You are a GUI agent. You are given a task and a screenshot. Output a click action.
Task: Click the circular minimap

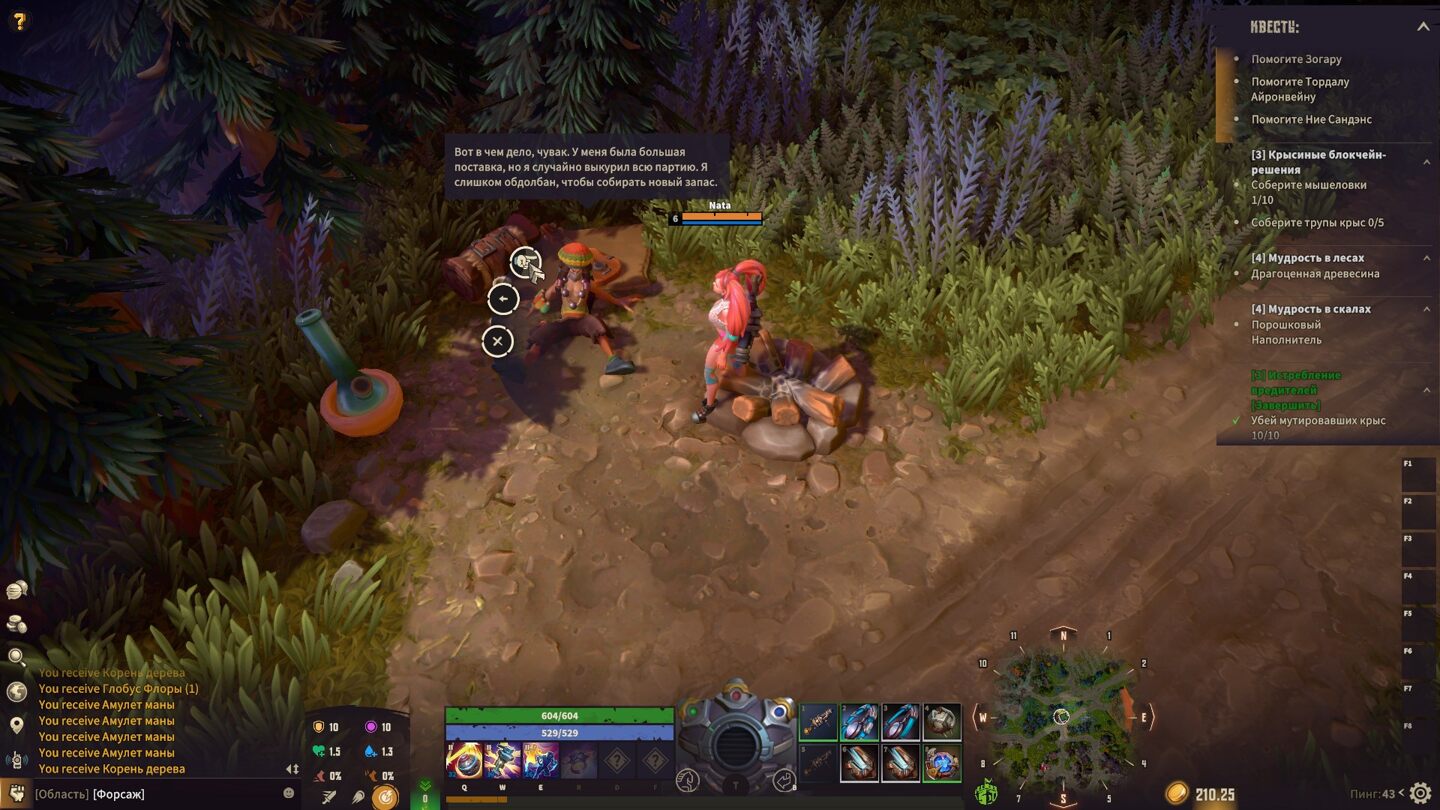pos(1062,716)
